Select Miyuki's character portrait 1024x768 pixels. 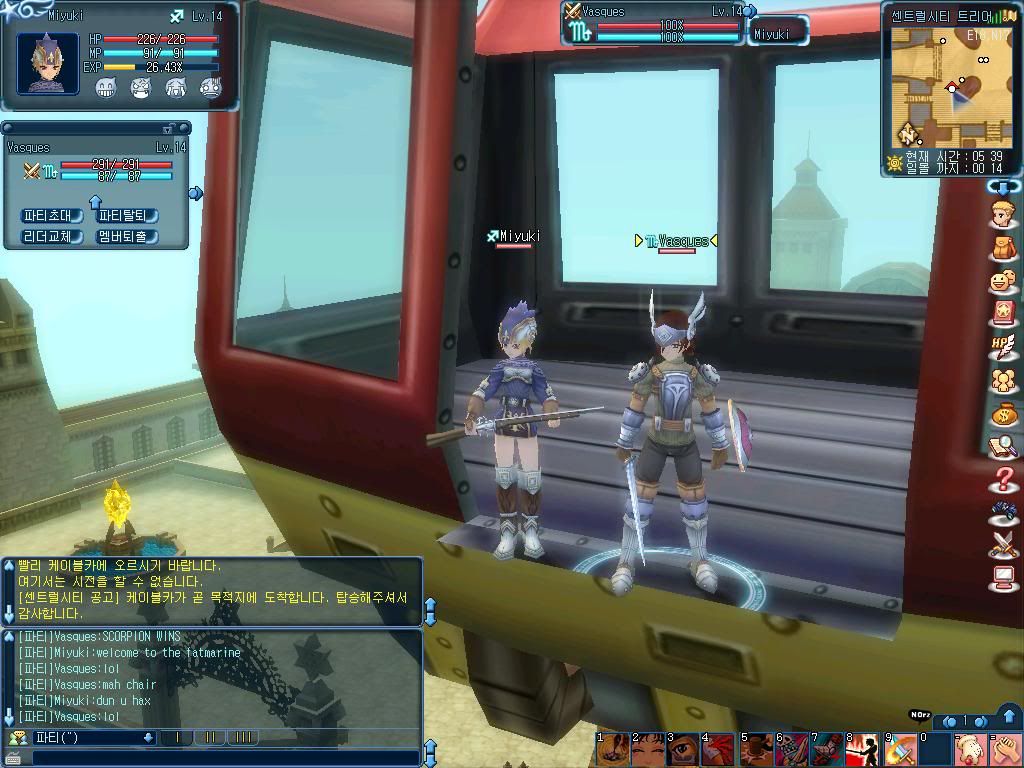point(48,63)
